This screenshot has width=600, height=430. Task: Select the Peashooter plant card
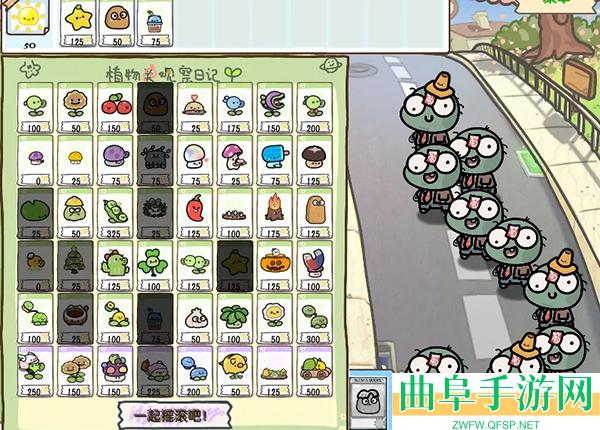34,108
